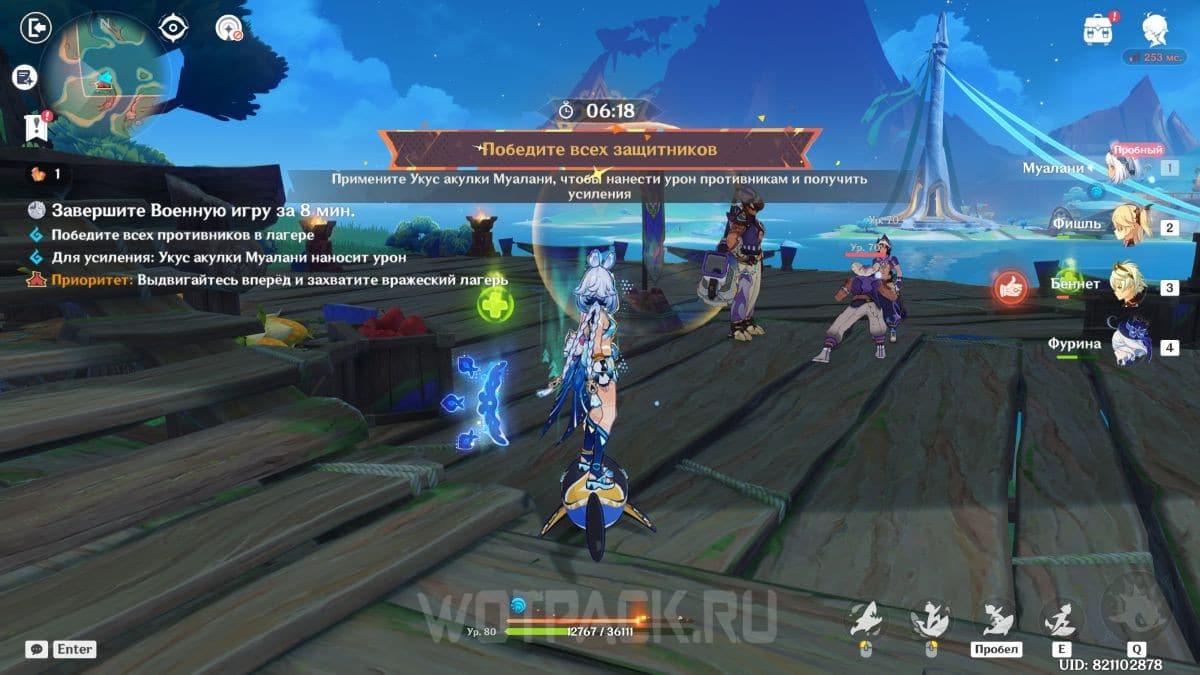Click the jump icon labeled Пробел
The image size is (1200, 675).
996,621
